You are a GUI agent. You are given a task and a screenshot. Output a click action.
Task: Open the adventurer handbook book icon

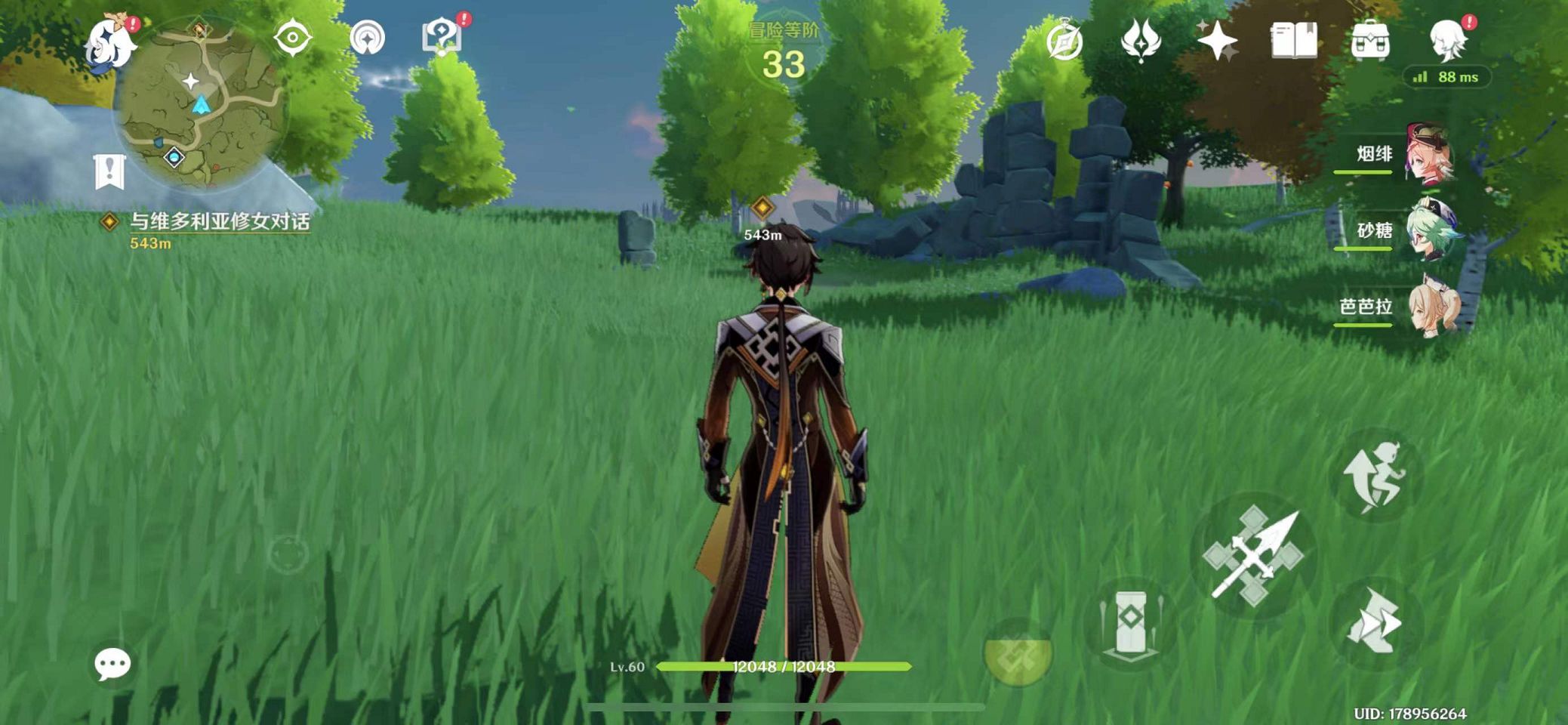1293,41
